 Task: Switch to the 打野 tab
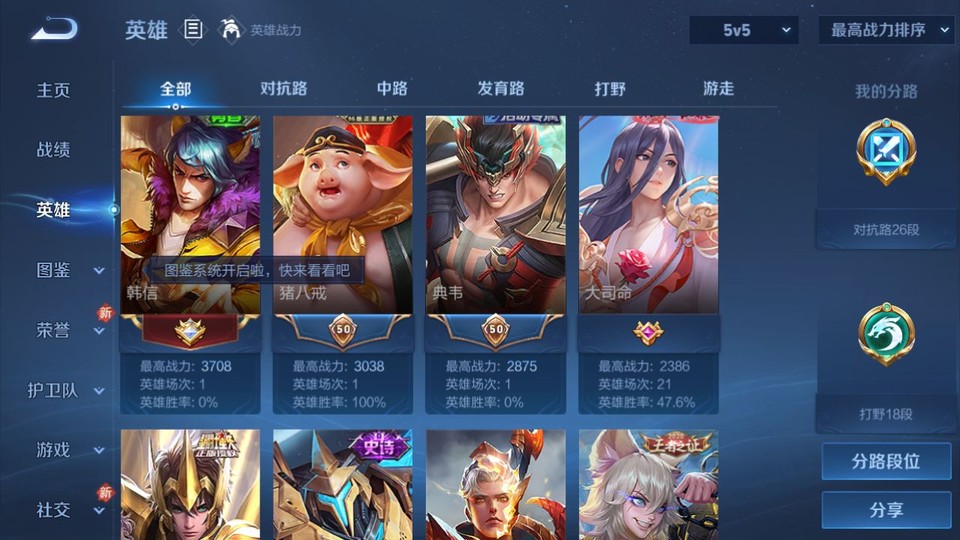[610, 88]
